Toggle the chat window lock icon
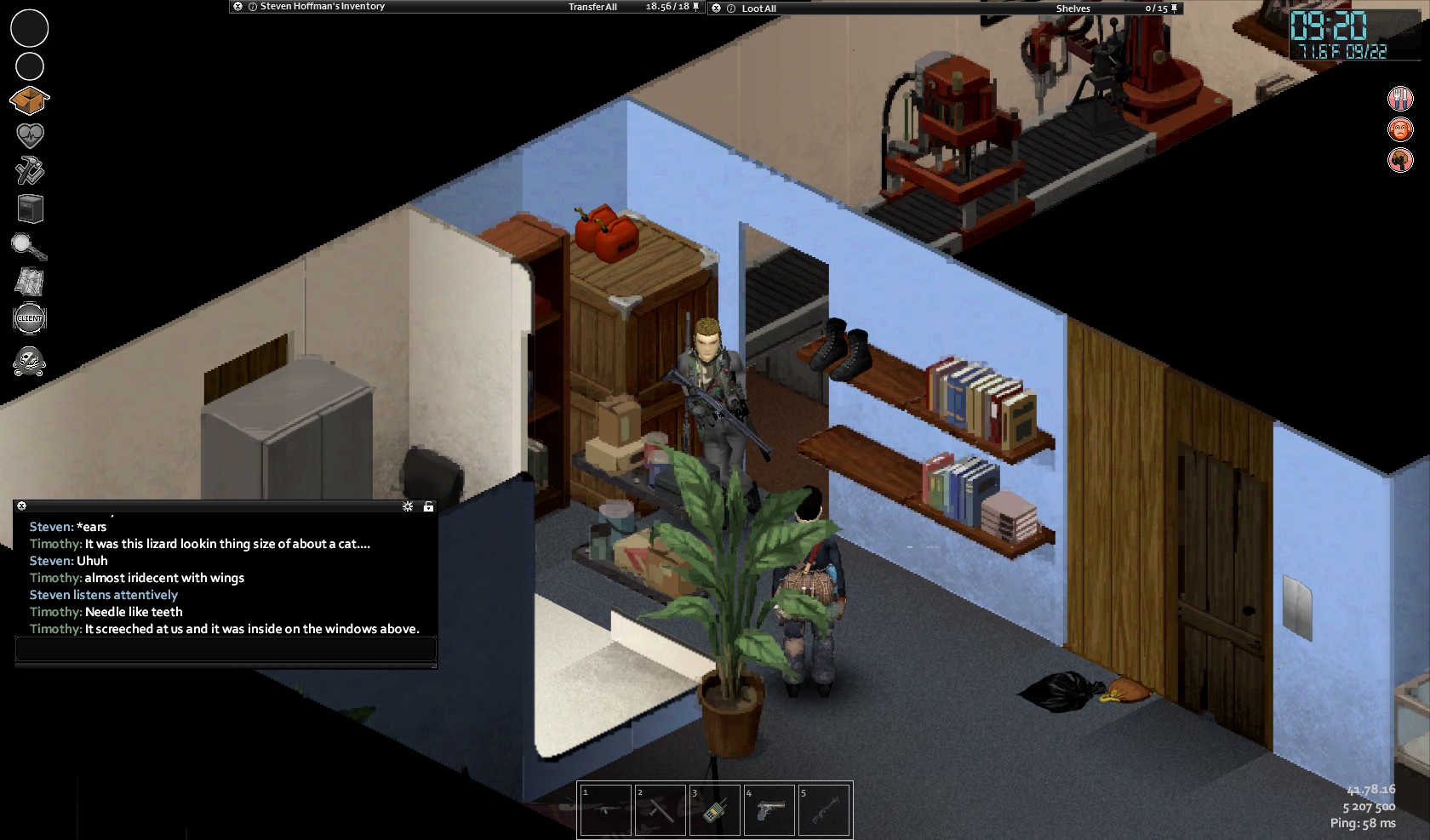The height and width of the screenshot is (840, 1430). pos(428,506)
